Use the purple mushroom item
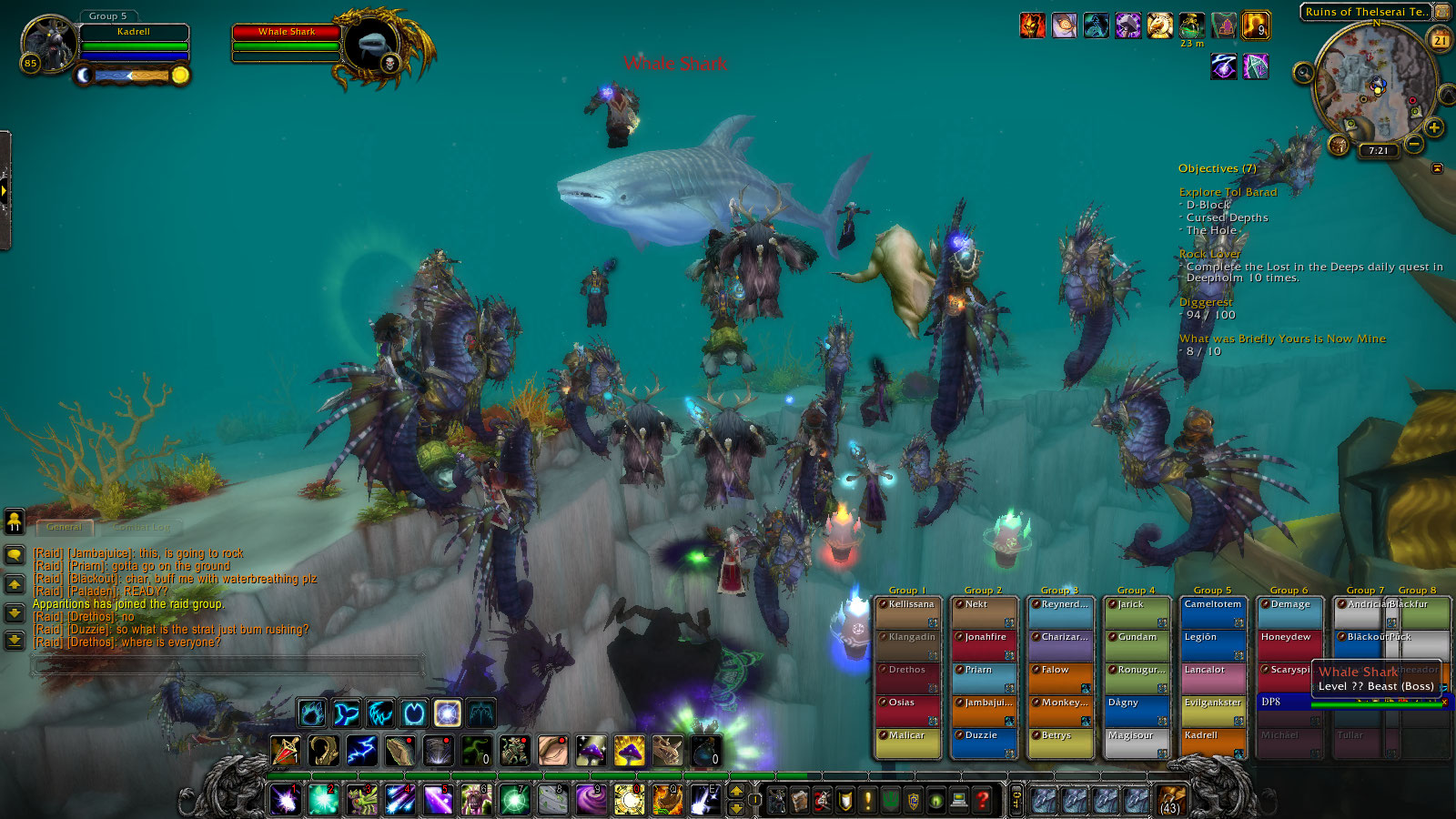 591,751
